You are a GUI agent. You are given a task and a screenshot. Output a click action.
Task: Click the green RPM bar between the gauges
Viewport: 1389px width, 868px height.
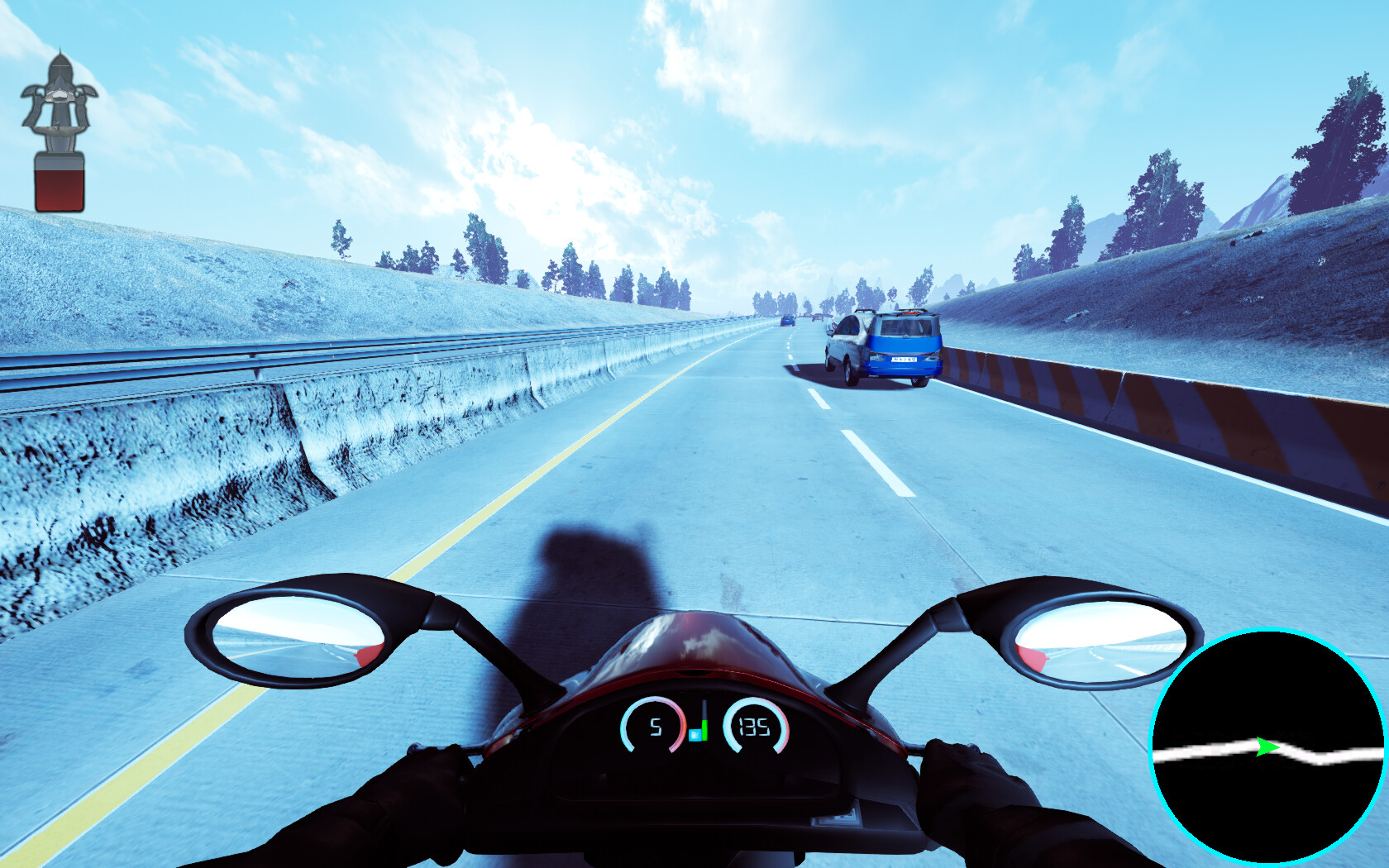[704, 729]
